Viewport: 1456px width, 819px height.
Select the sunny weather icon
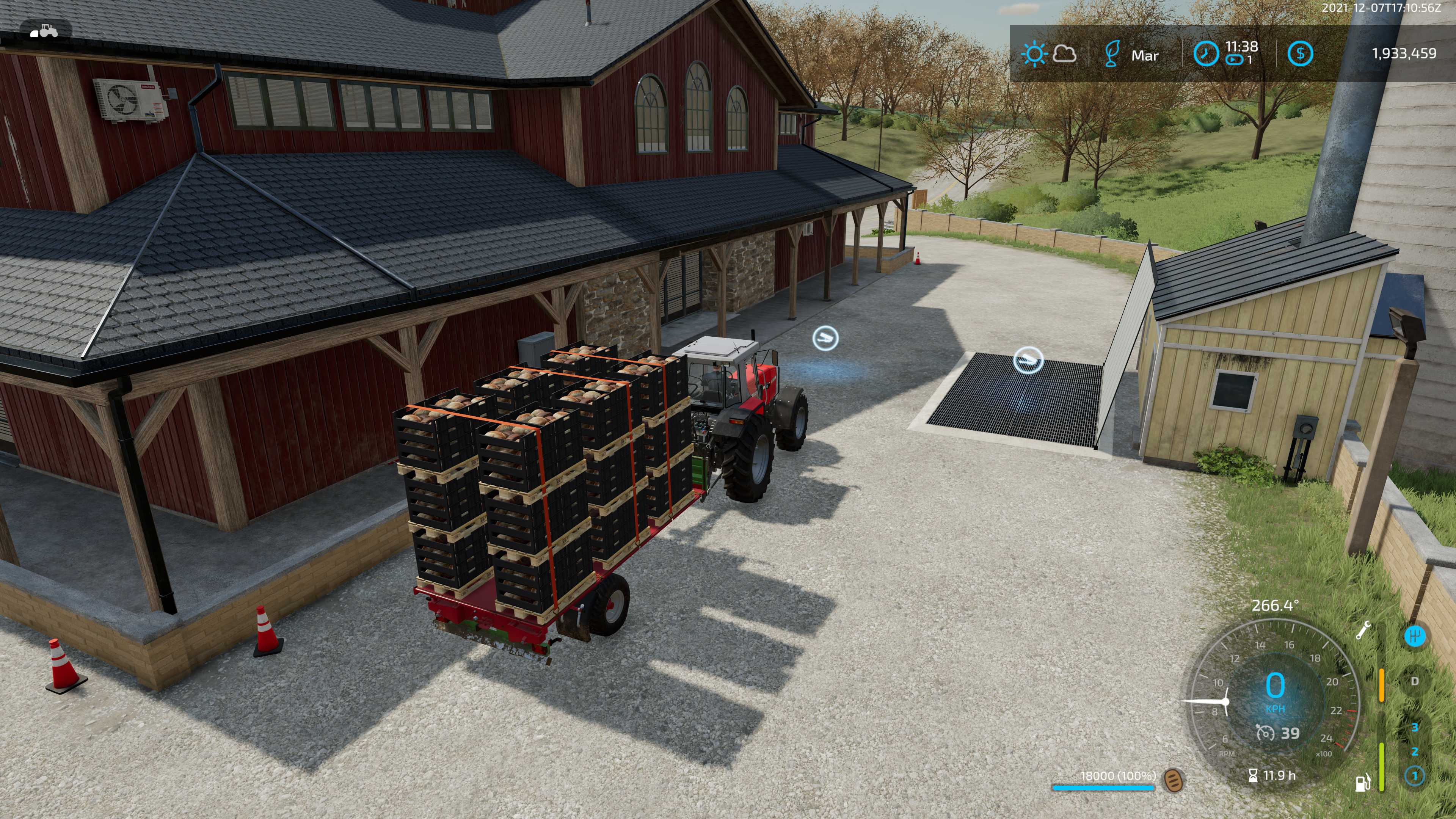[1034, 54]
